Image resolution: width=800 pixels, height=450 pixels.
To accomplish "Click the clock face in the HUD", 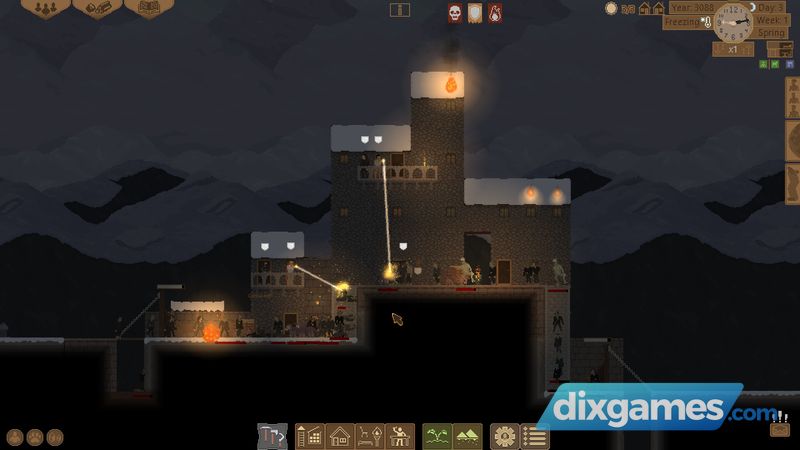I will click(x=733, y=22).
